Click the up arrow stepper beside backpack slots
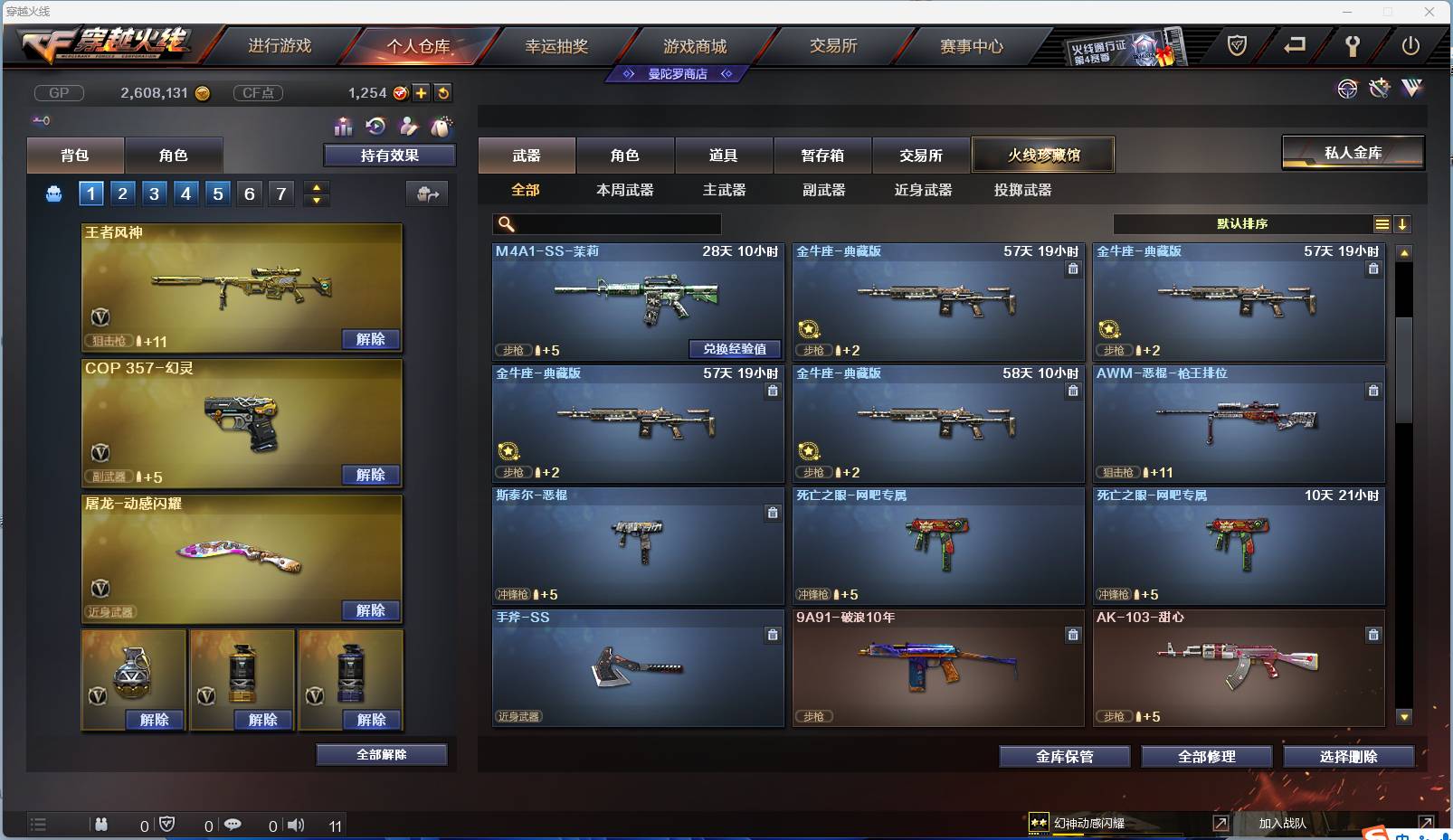Image resolution: width=1453 pixels, height=840 pixels. (x=316, y=187)
